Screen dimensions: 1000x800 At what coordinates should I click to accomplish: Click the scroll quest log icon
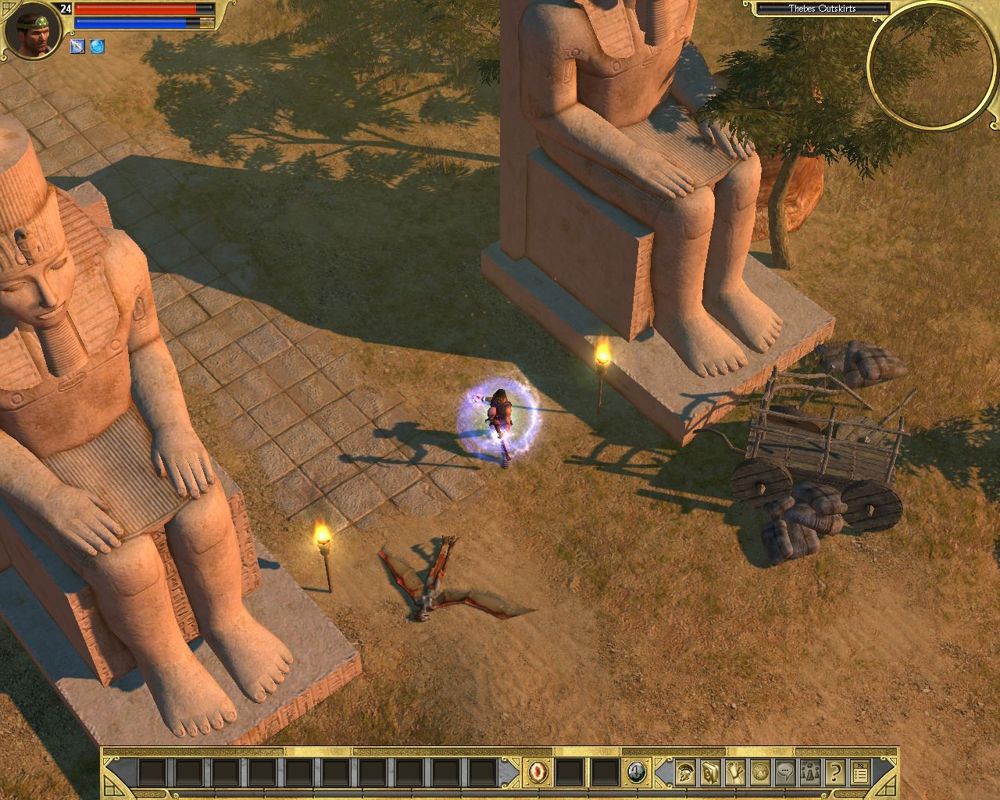[735, 772]
